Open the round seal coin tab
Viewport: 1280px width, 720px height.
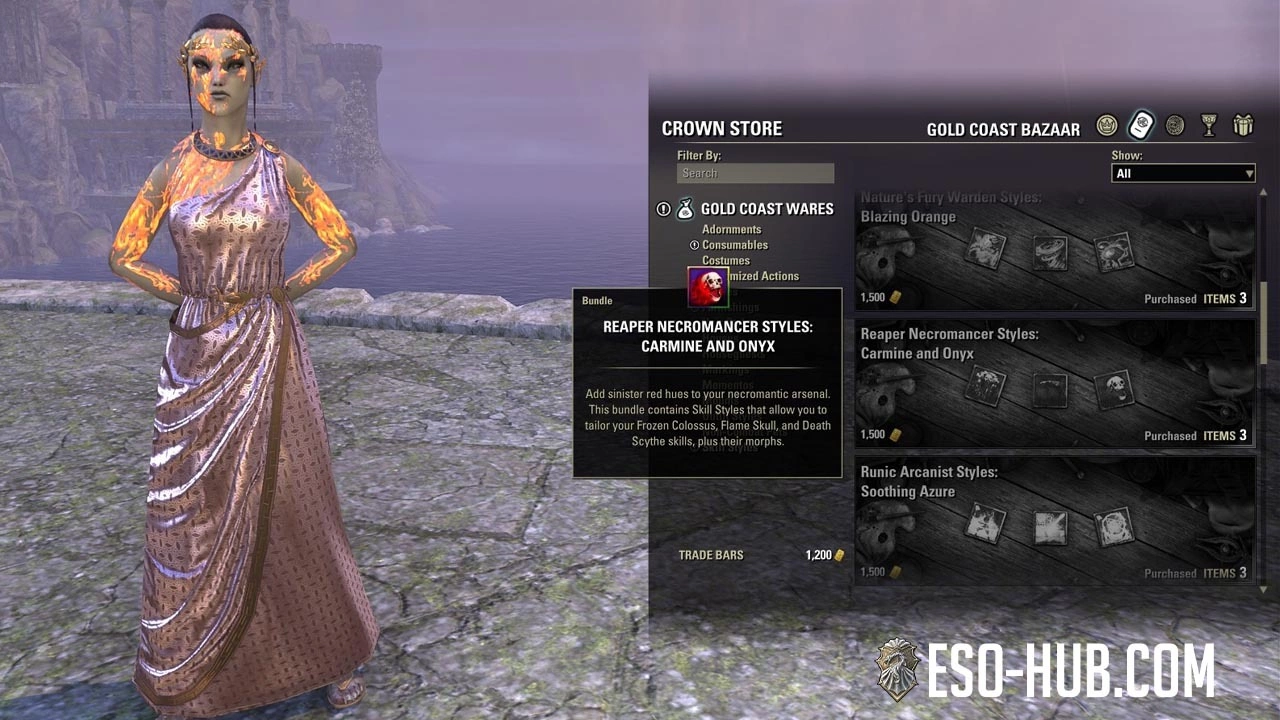click(1175, 125)
